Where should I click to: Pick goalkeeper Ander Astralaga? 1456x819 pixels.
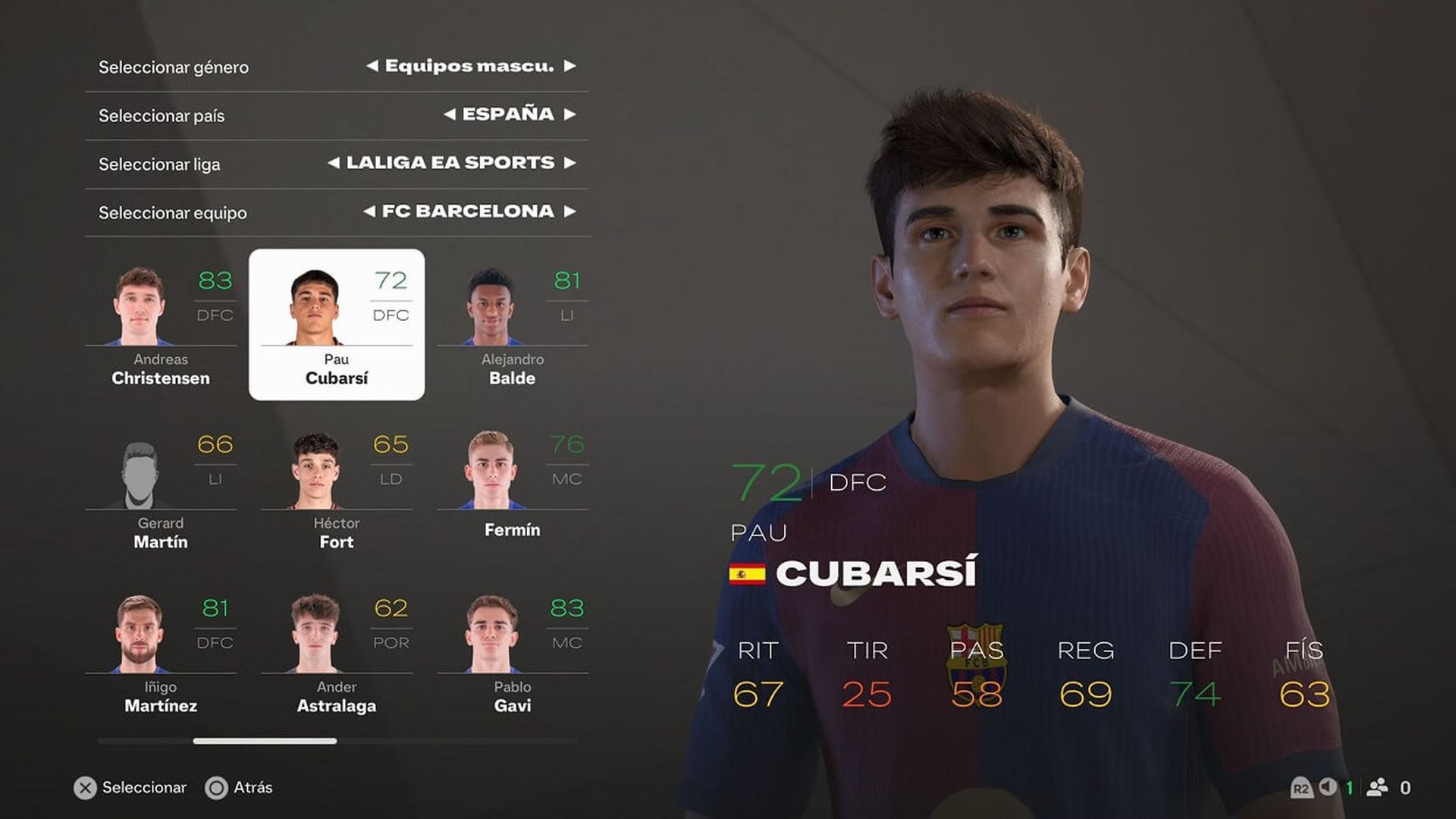point(336,652)
